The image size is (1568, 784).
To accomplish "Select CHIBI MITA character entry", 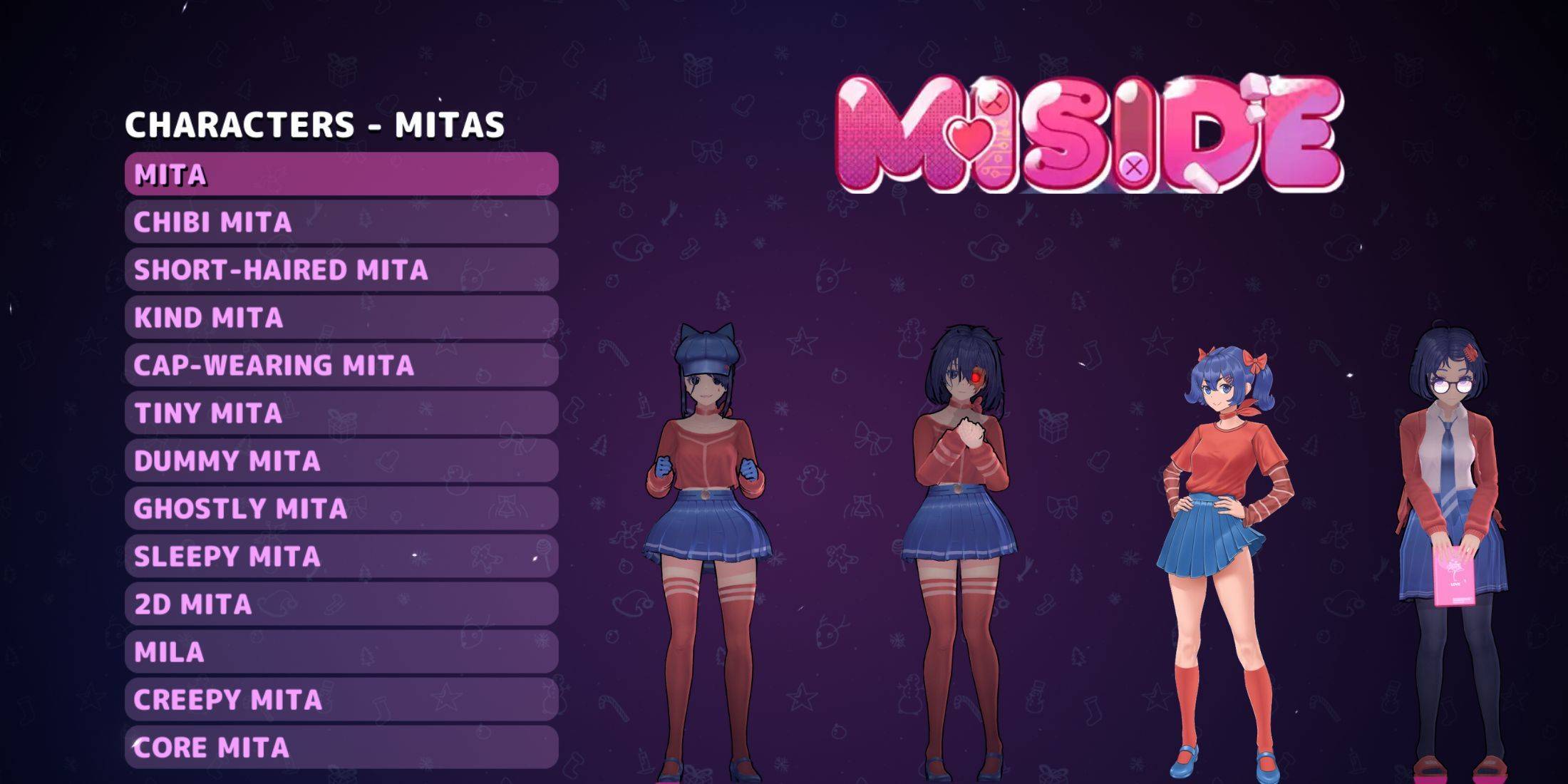I will pos(342,222).
